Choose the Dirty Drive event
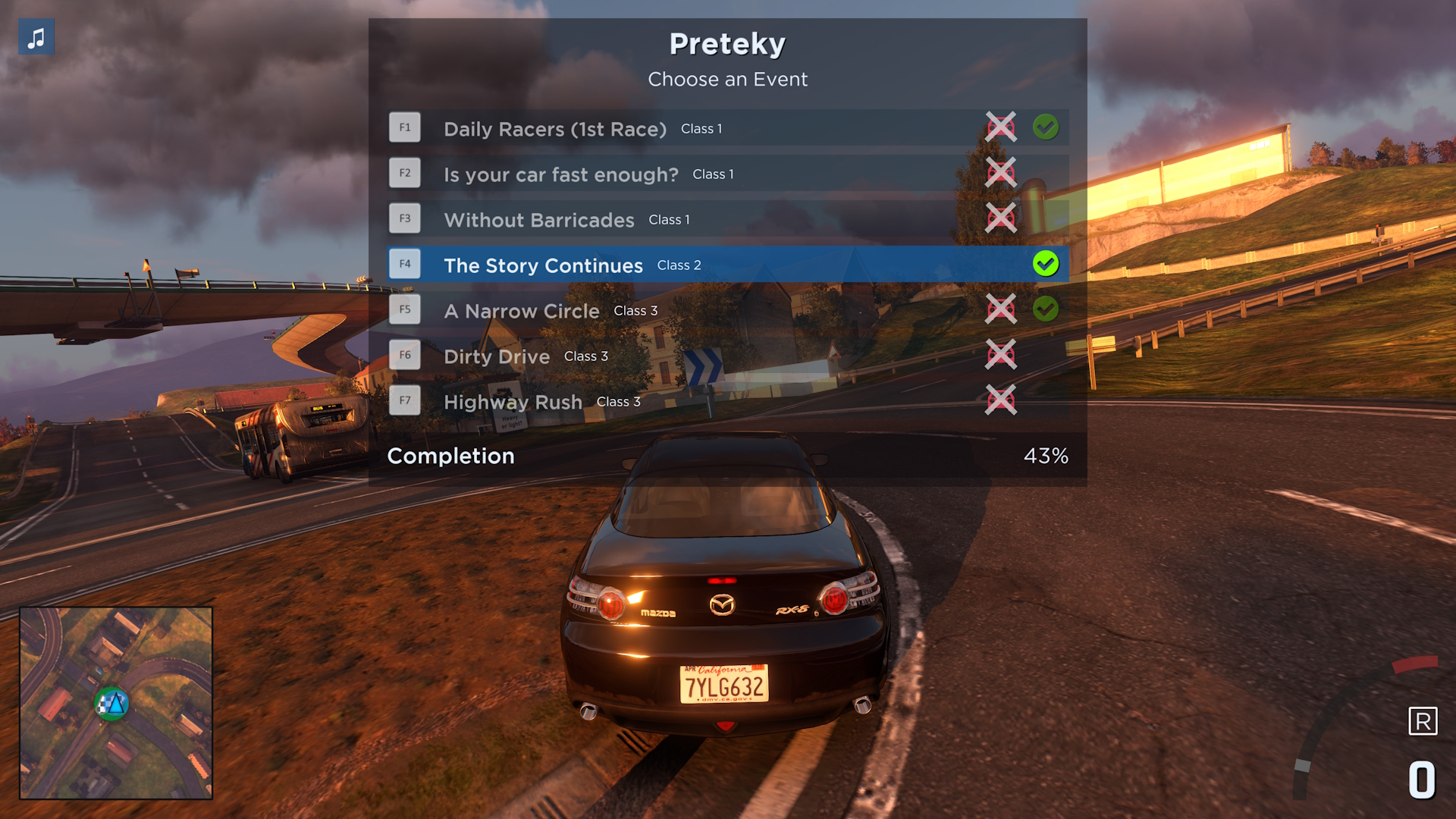The height and width of the screenshot is (819, 1456). [497, 356]
